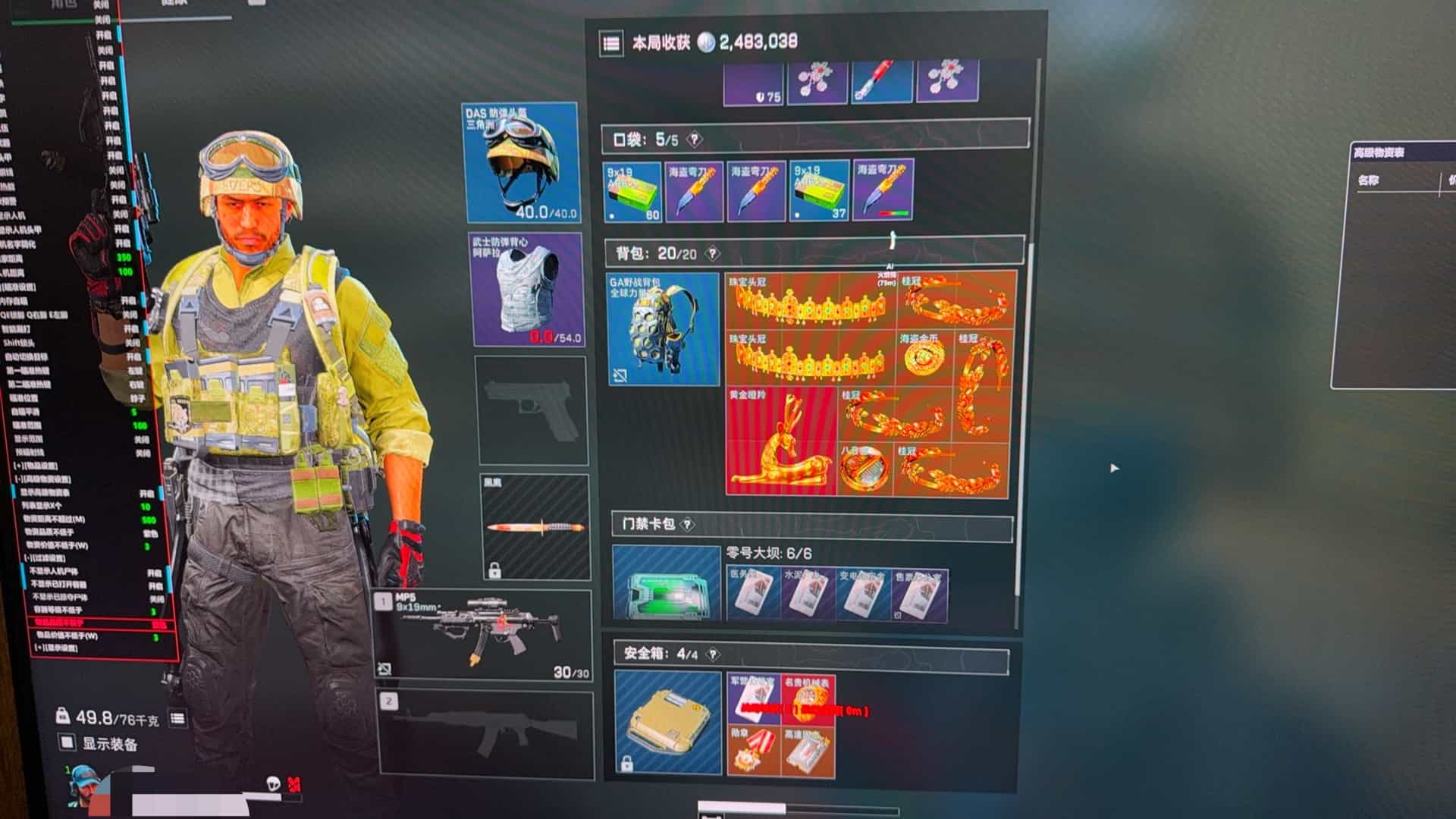This screenshot has height=819, width=1456.
Task: Select the 海盗金币 pirate coin item
Action: click(x=924, y=357)
